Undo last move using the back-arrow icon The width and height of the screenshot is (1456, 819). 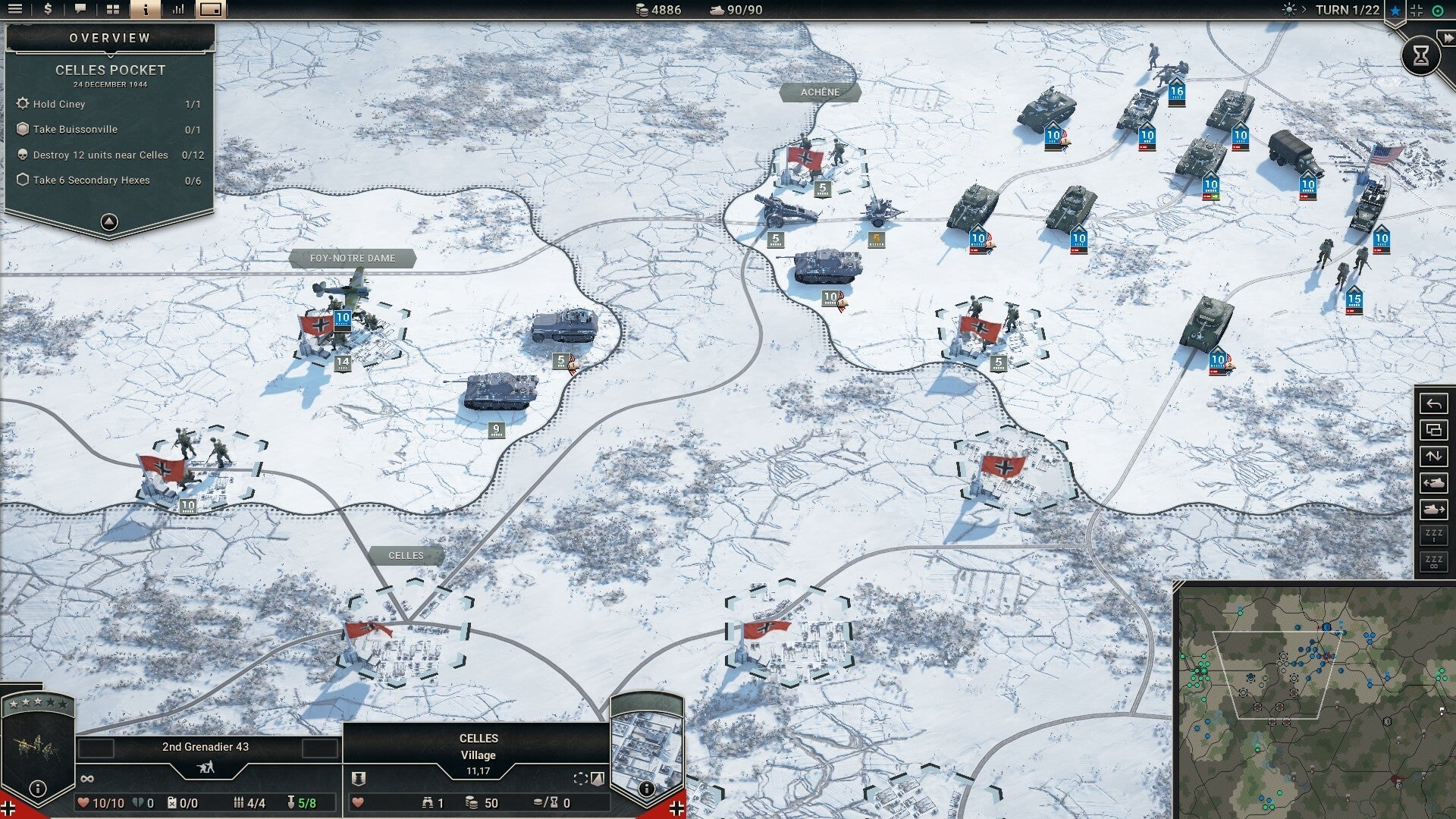click(1433, 403)
